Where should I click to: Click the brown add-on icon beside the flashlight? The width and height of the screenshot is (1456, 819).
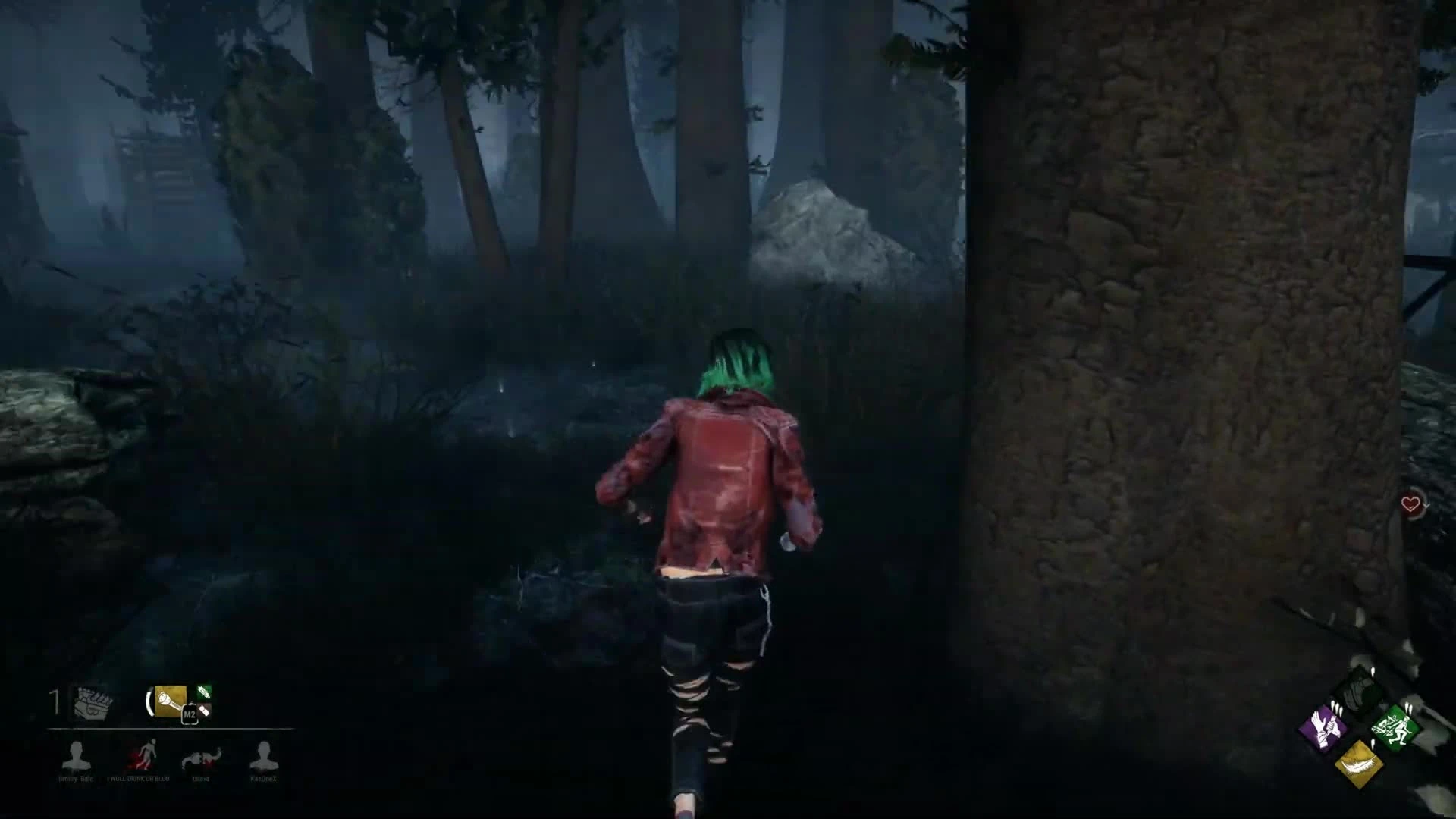click(x=205, y=711)
